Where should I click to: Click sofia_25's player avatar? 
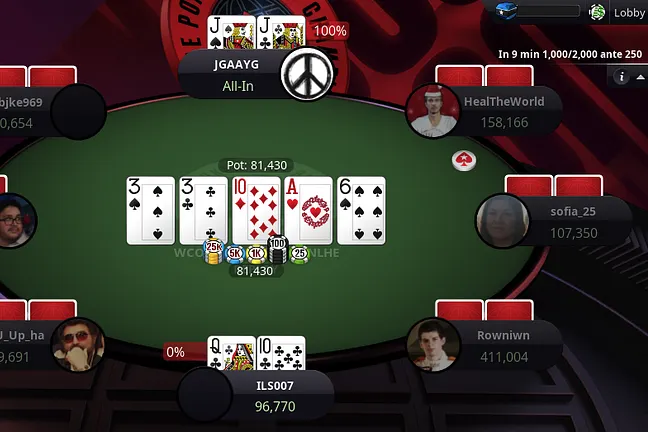click(501, 220)
